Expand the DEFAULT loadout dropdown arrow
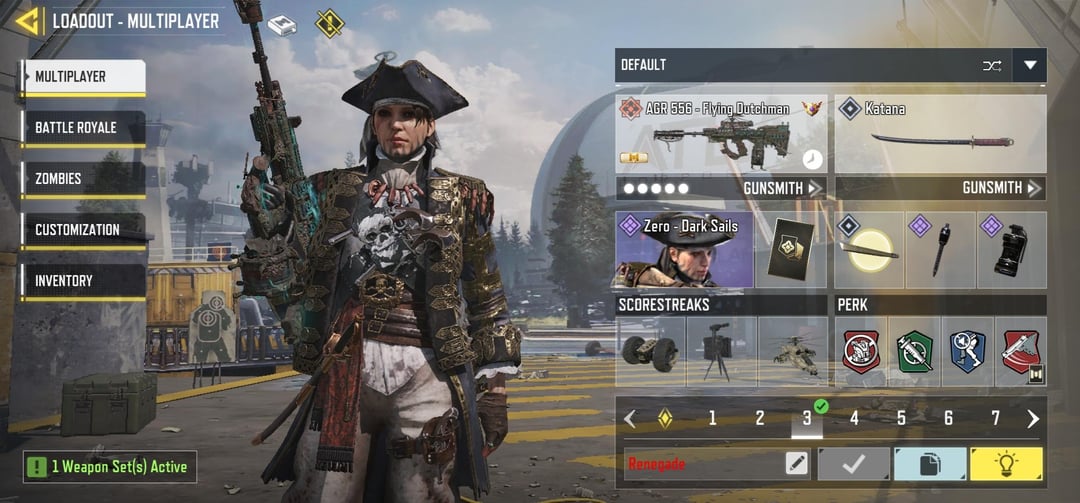 coord(1029,66)
